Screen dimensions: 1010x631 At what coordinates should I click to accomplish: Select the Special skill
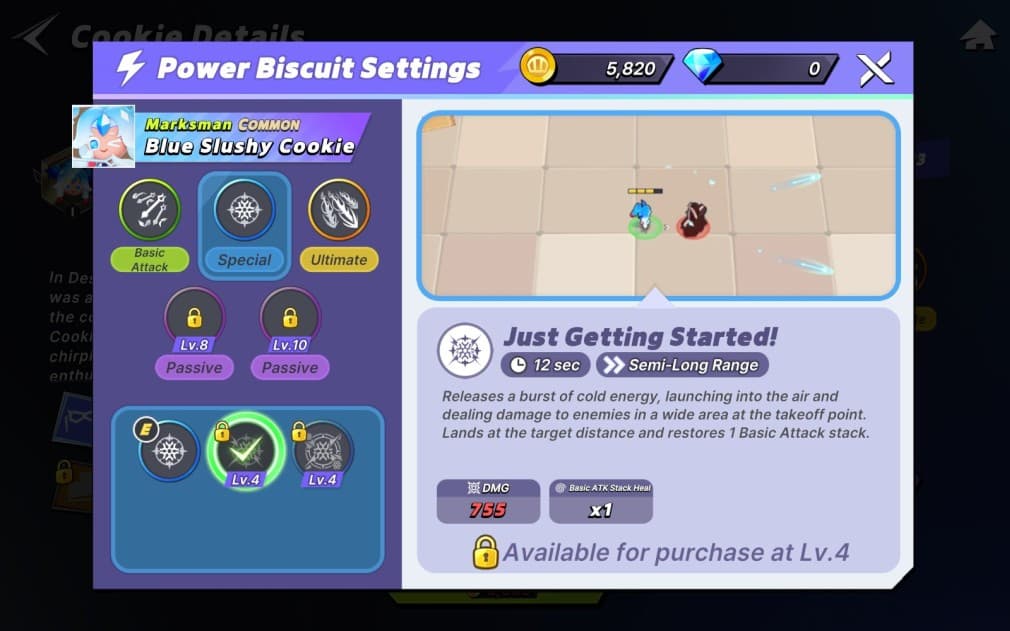tap(244, 211)
